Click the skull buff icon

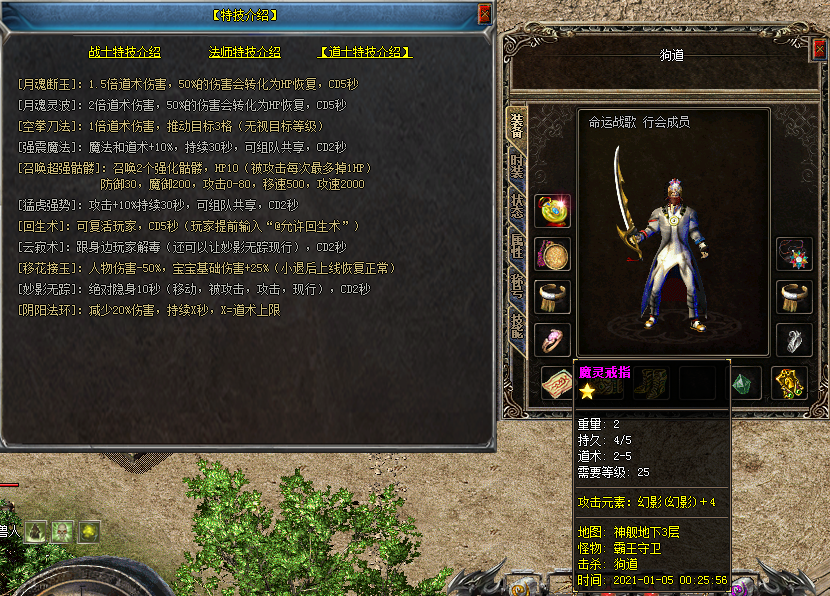coord(62,531)
